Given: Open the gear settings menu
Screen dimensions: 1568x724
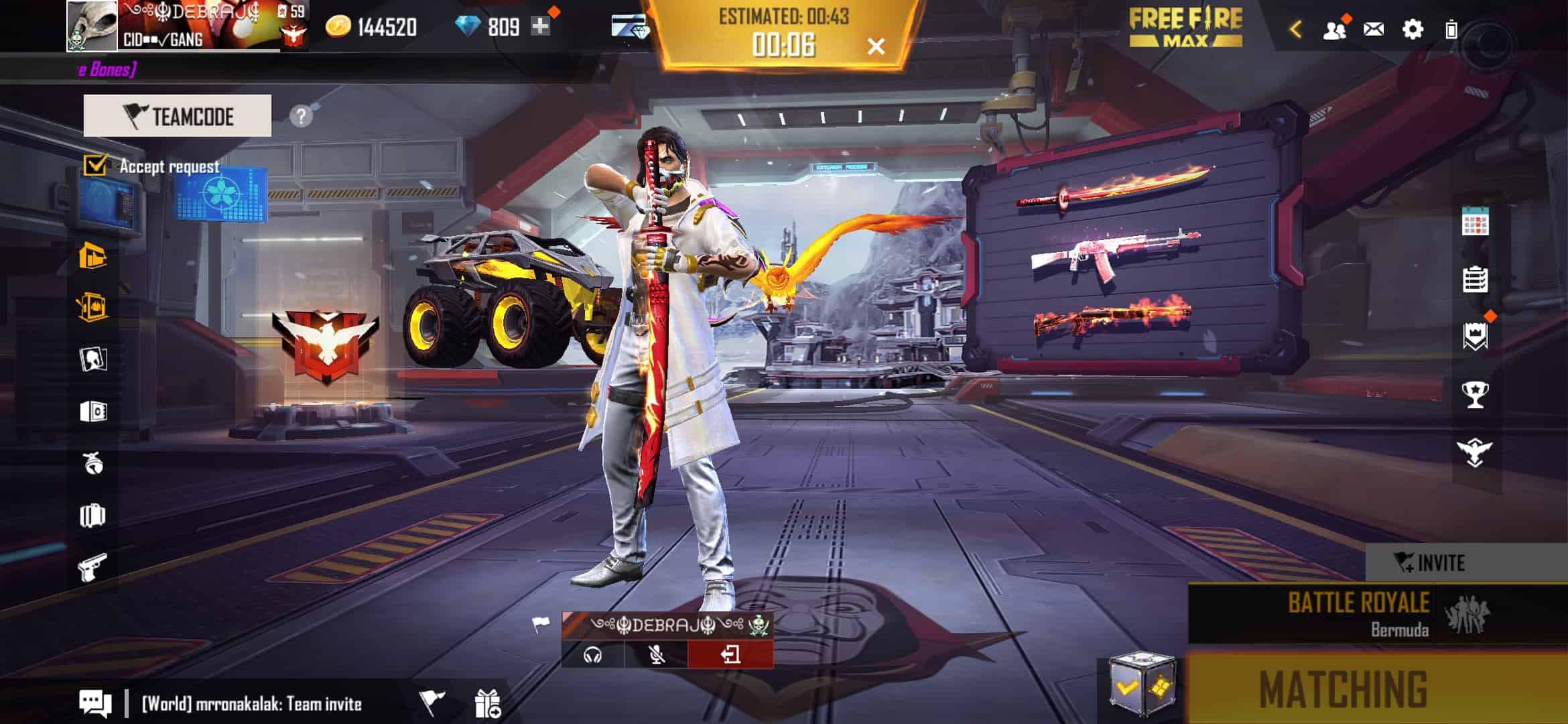Looking at the screenshot, I should [x=1413, y=30].
